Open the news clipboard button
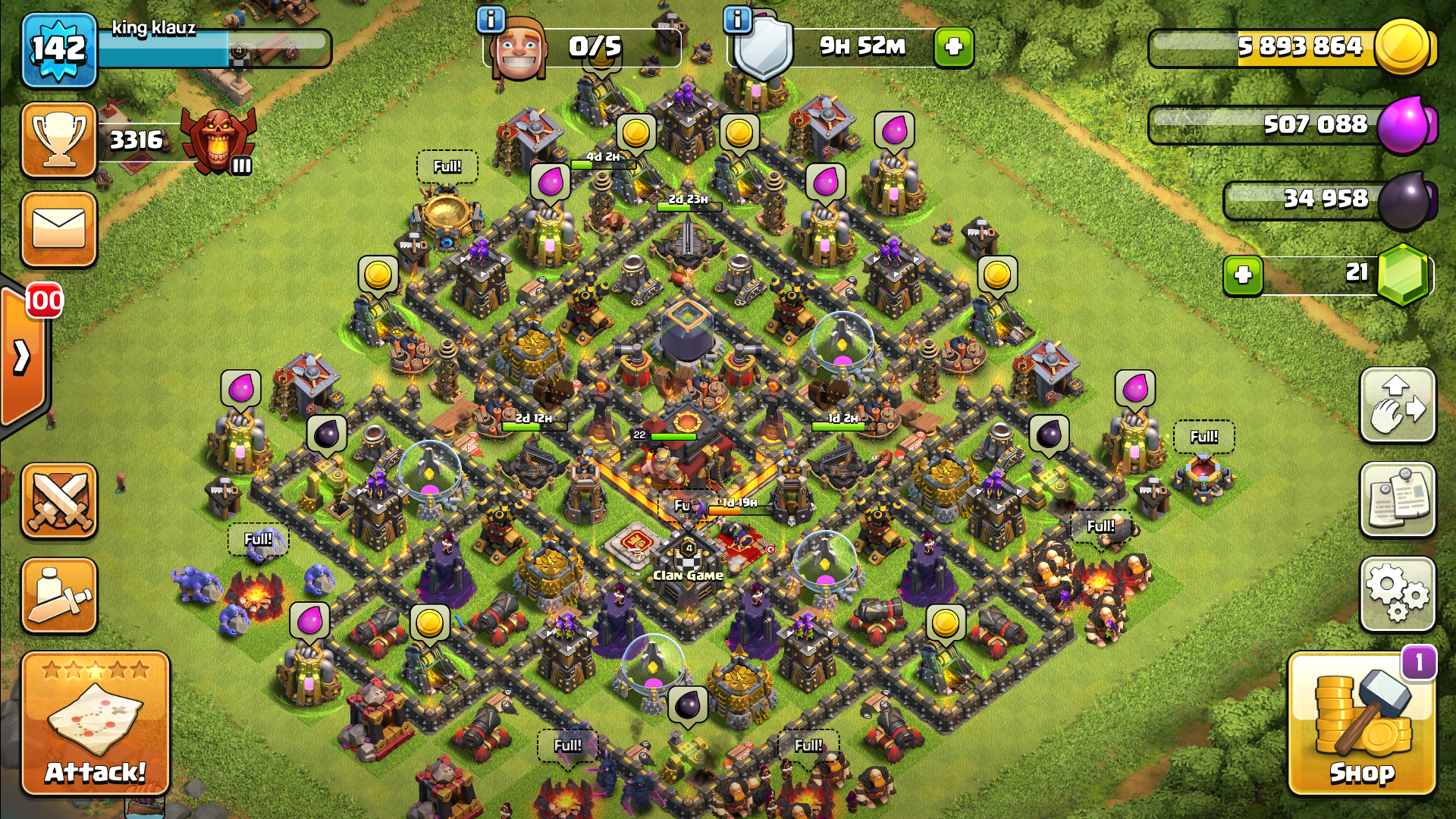 tap(1398, 500)
